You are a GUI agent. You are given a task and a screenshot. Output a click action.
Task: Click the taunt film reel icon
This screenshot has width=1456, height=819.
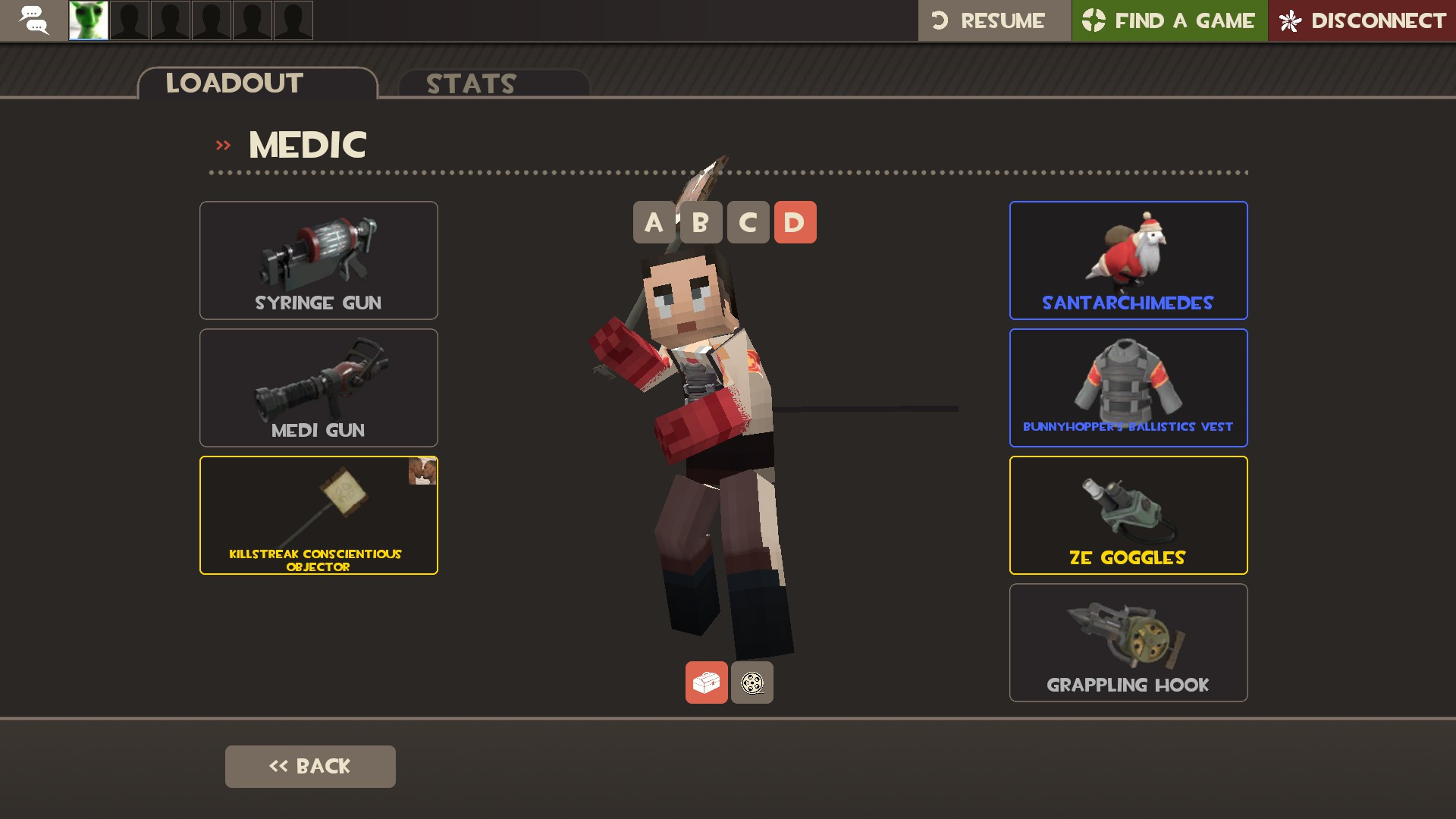[x=752, y=682]
